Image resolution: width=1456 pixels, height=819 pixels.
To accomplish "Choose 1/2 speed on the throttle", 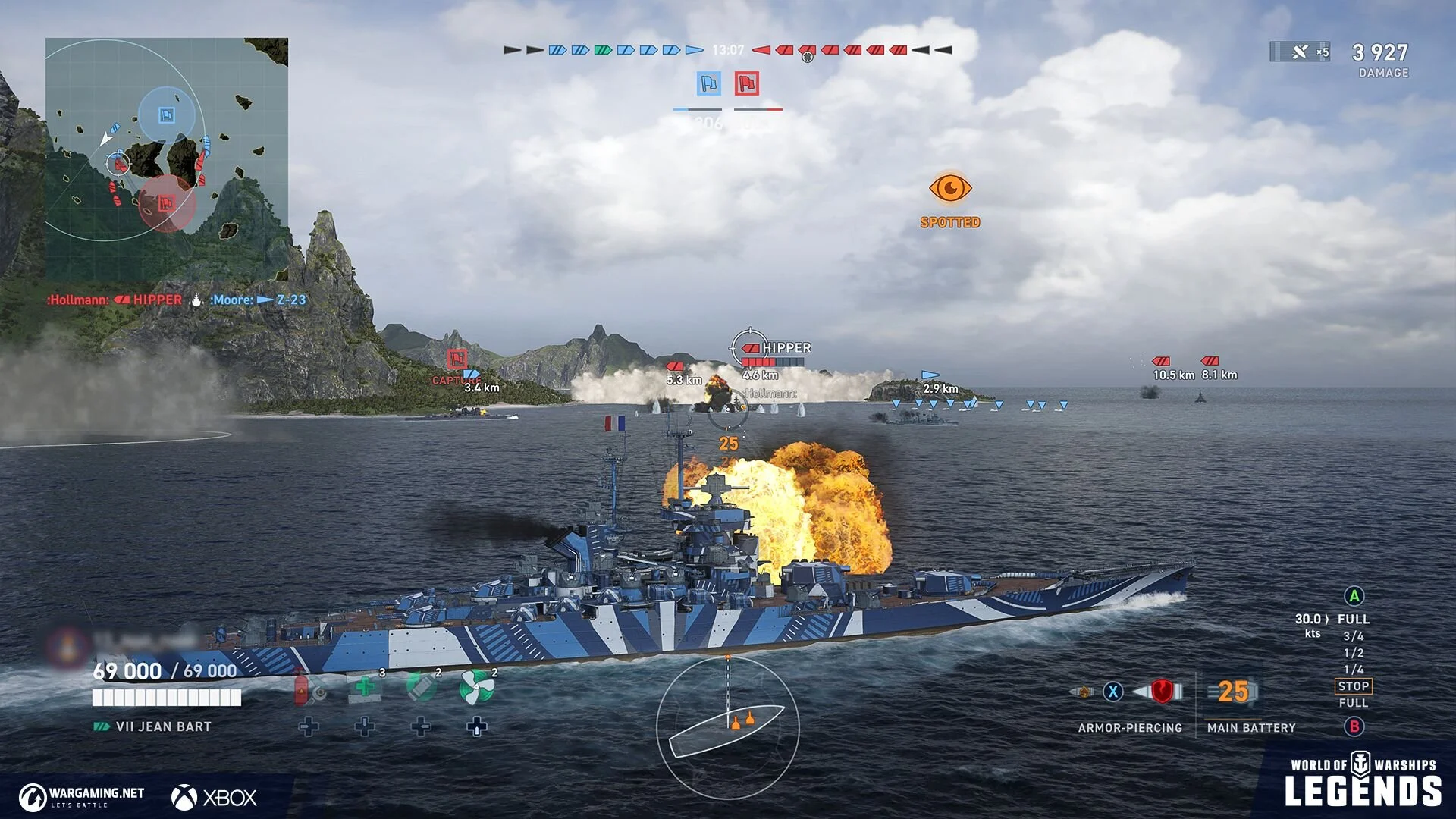I will click(1354, 653).
